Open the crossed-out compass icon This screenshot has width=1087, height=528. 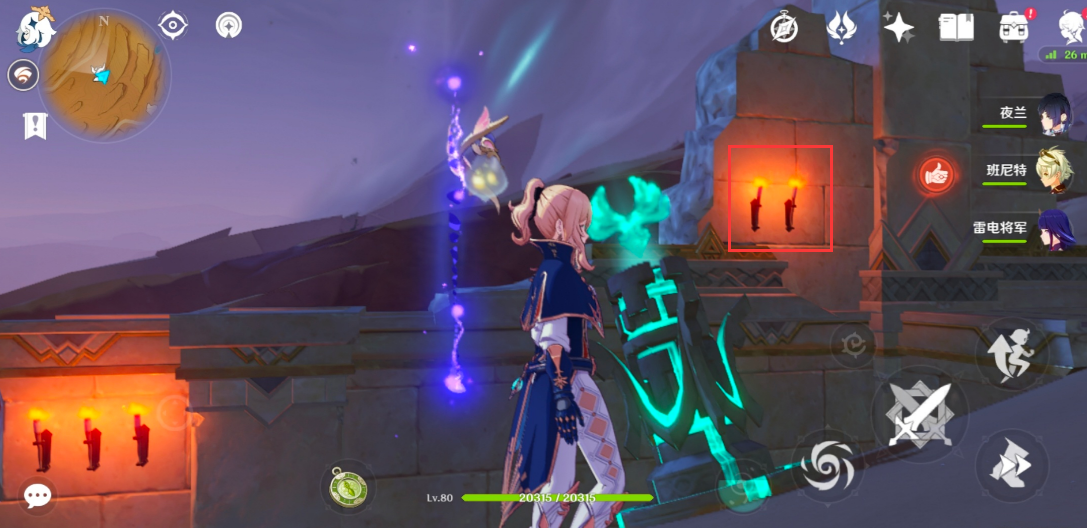pos(784,28)
